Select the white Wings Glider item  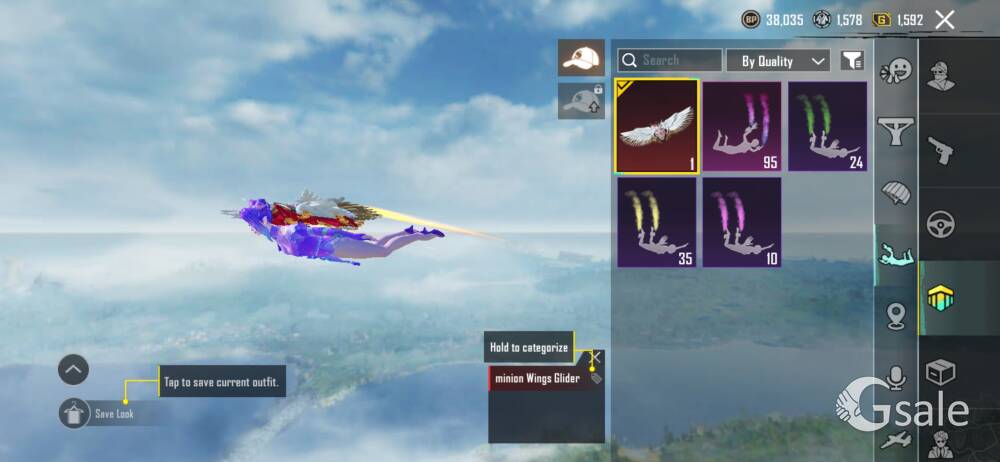pos(656,125)
